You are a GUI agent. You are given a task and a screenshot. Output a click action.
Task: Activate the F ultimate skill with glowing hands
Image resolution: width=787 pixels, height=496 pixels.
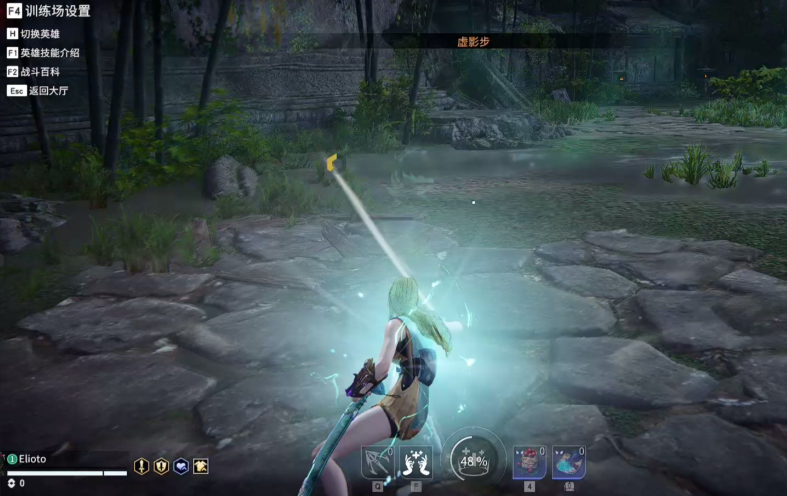coord(416,462)
